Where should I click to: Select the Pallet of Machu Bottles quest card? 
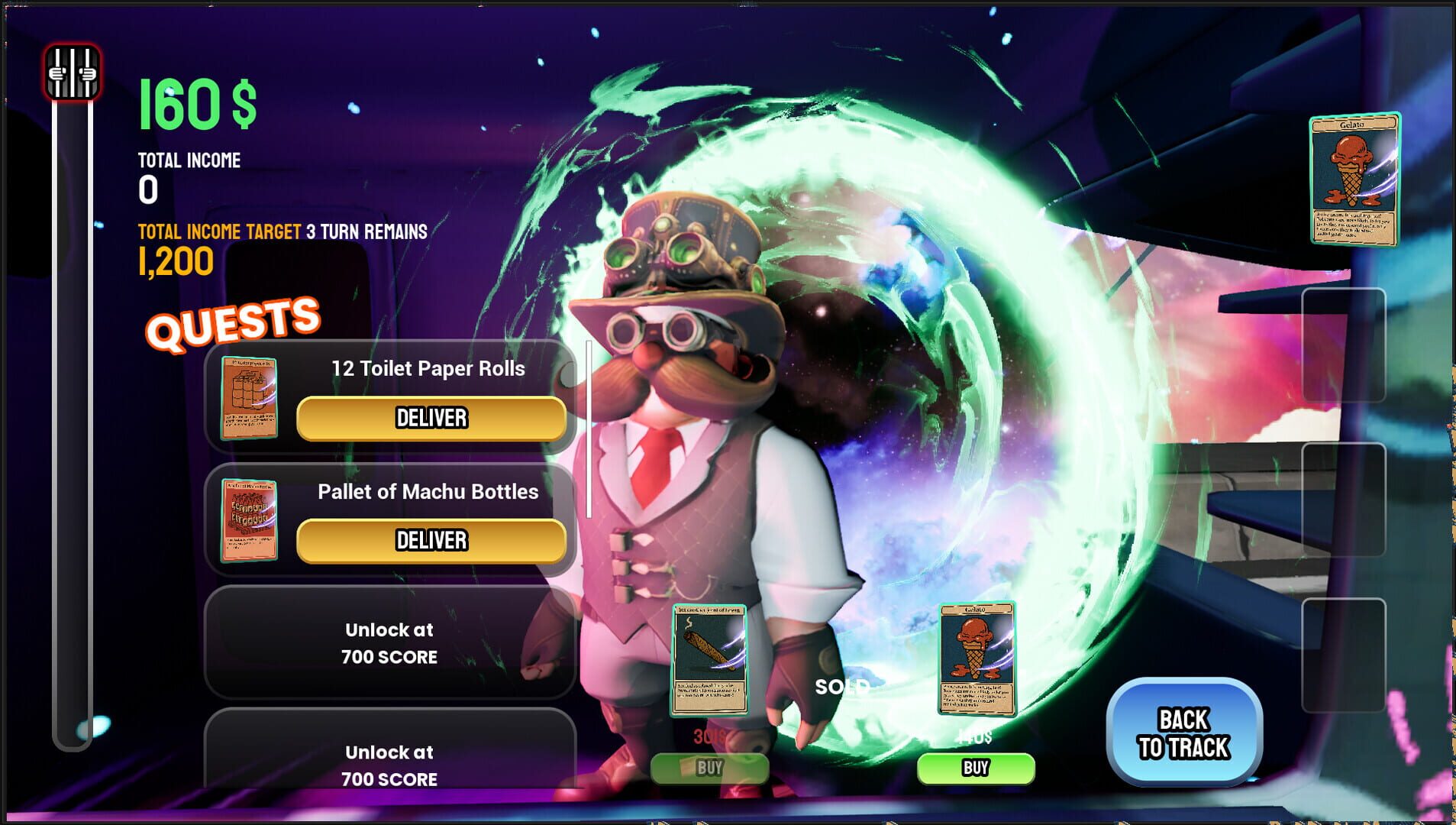click(248, 519)
